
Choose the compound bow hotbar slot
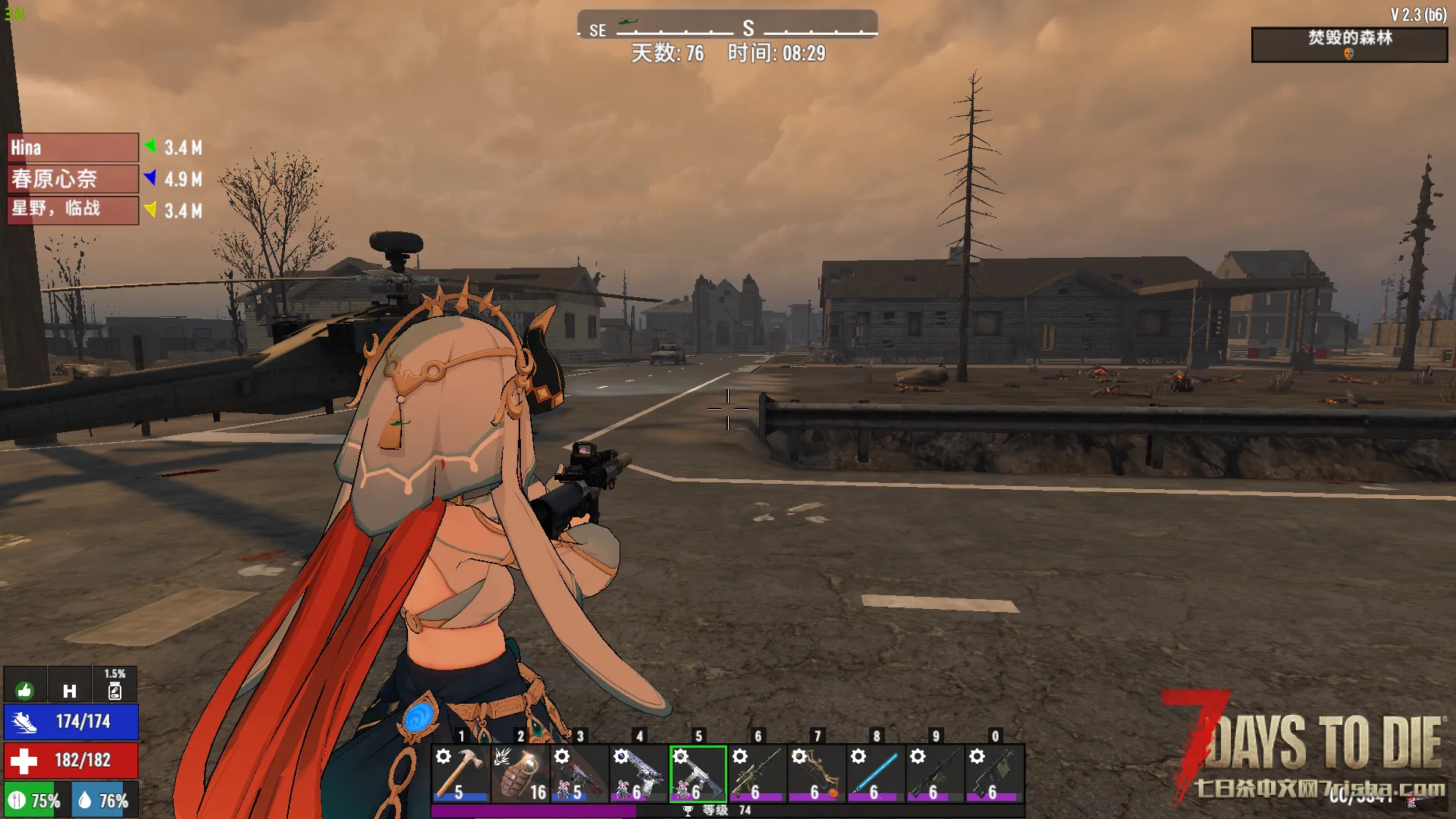point(816,773)
